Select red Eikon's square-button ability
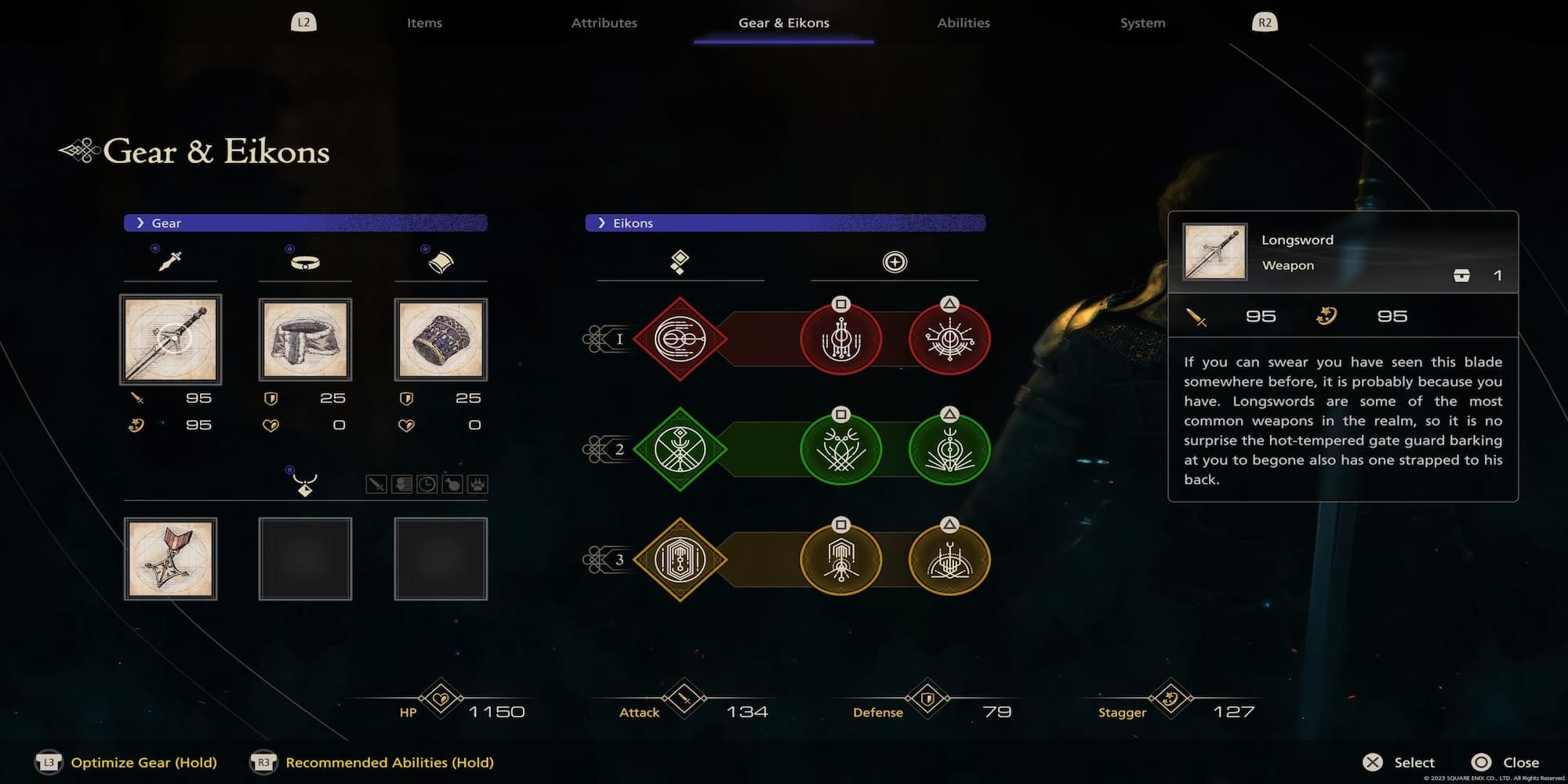Image resolution: width=1568 pixels, height=784 pixels. (840, 339)
